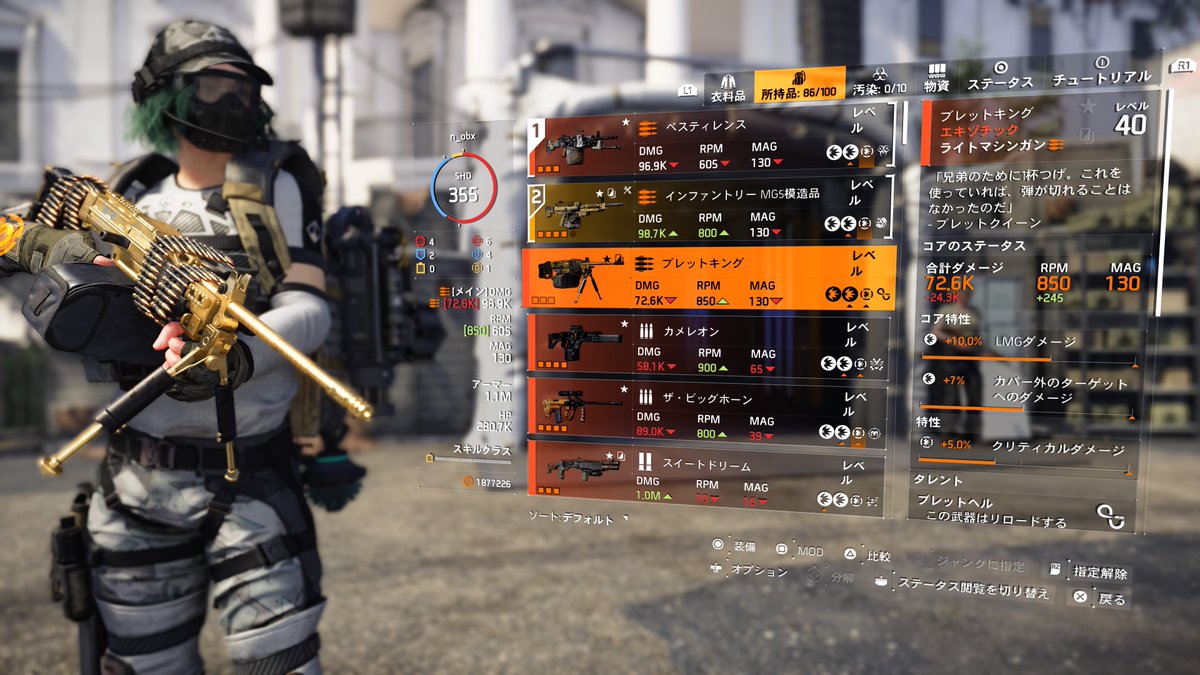This screenshot has height=675, width=1200.
Task: Open the 所持品 86/100 inventory tab
Action: (x=800, y=86)
